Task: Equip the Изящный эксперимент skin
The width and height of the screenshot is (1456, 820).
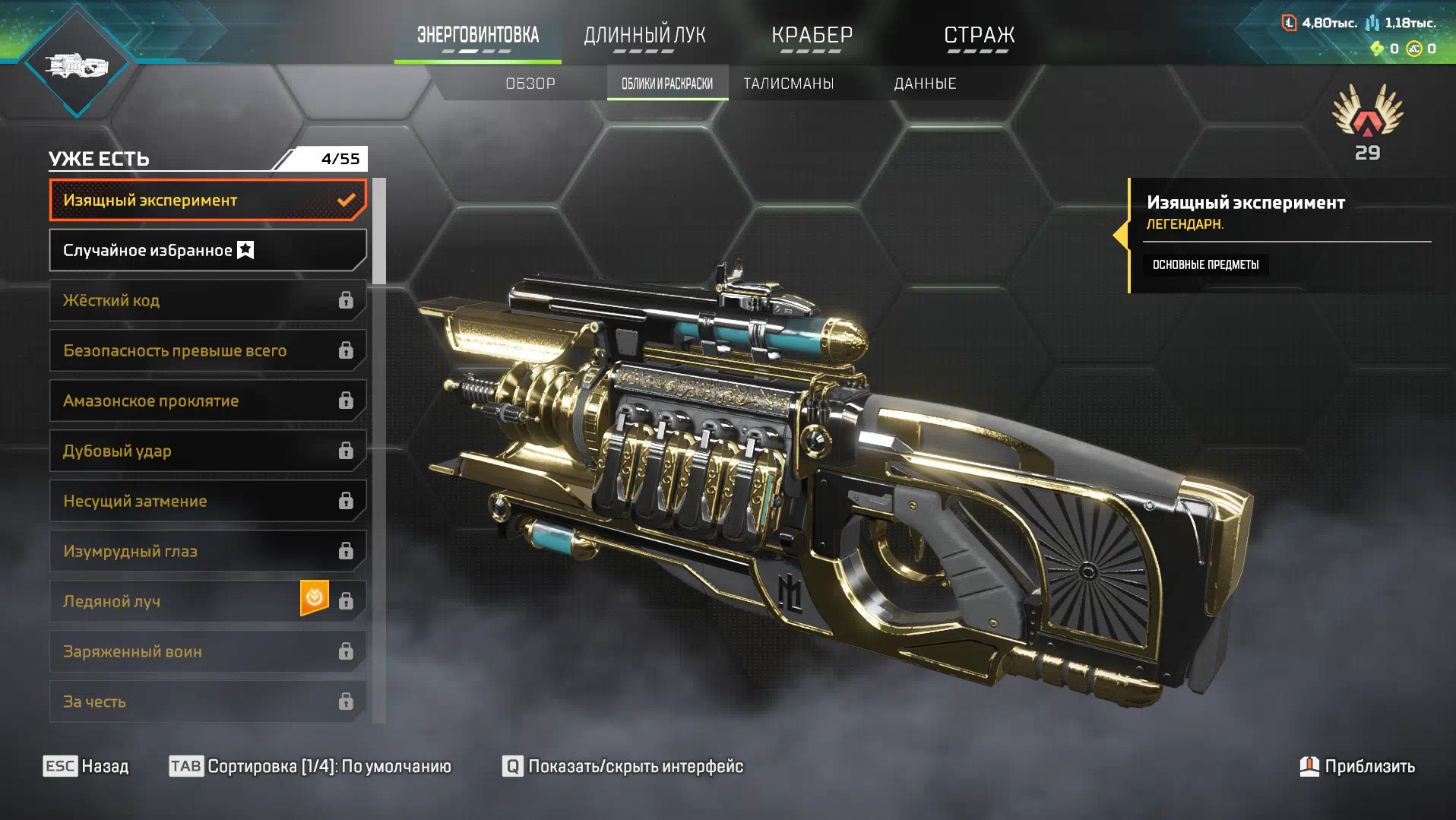Action: click(207, 200)
